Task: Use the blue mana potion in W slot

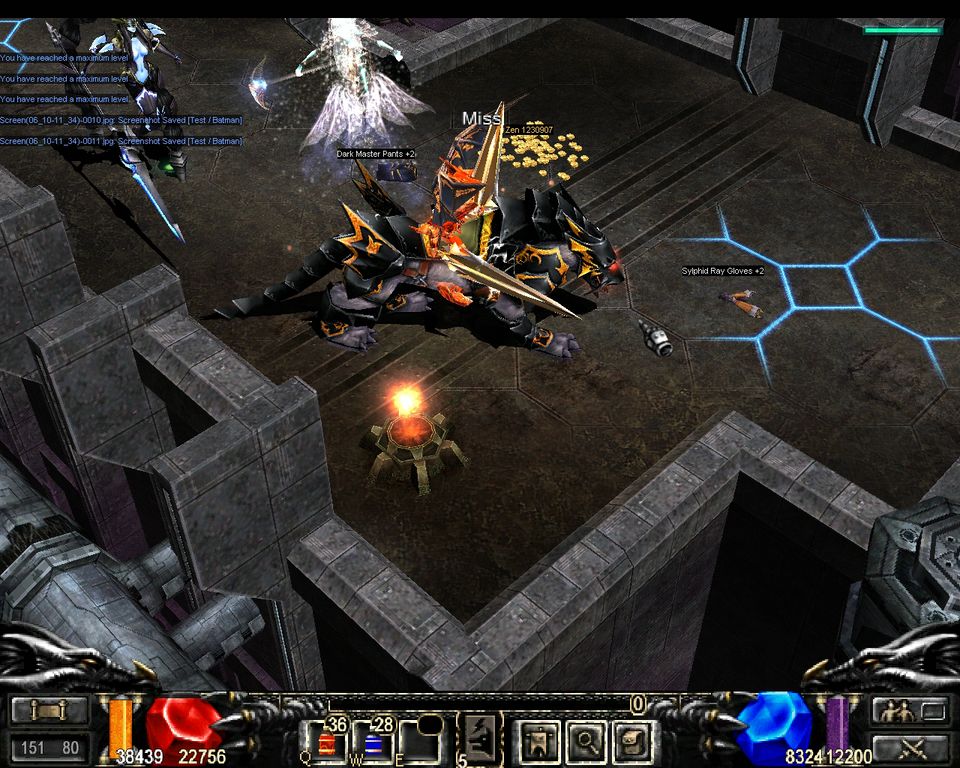Action: [375, 744]
